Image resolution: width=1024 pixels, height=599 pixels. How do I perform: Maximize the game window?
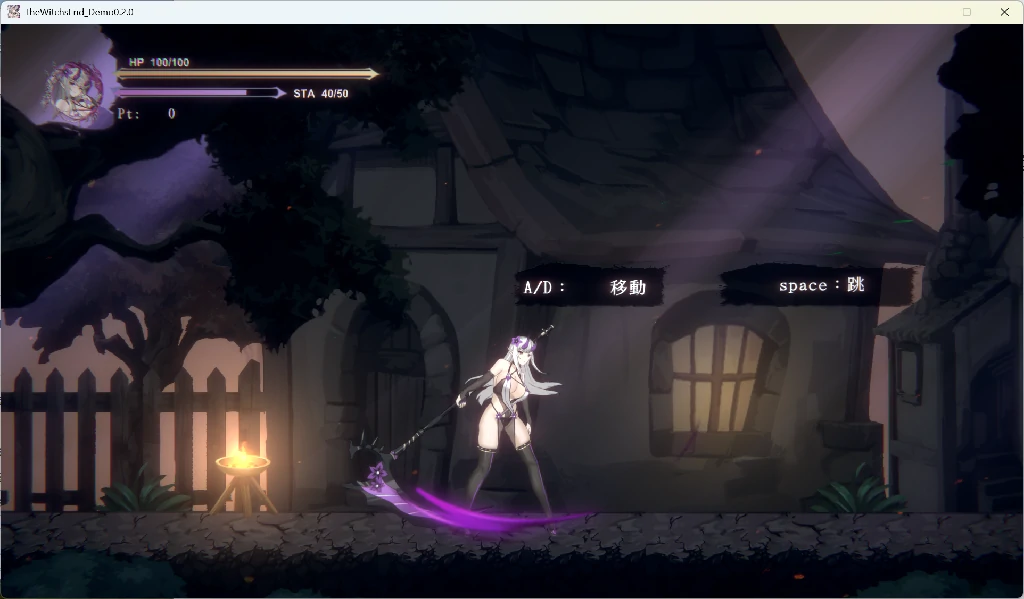(x=966, y=12)
